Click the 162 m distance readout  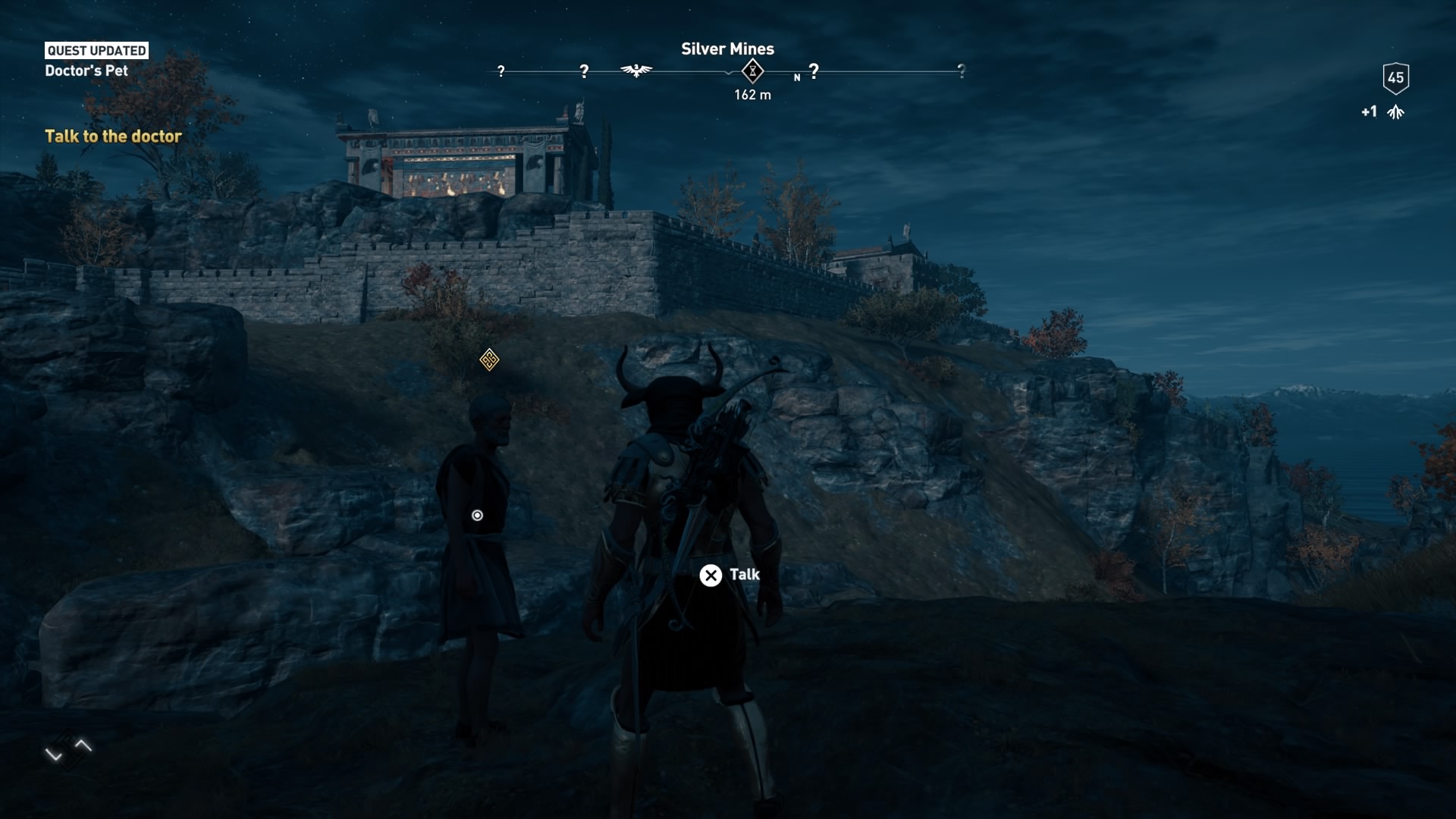(752, 96)
